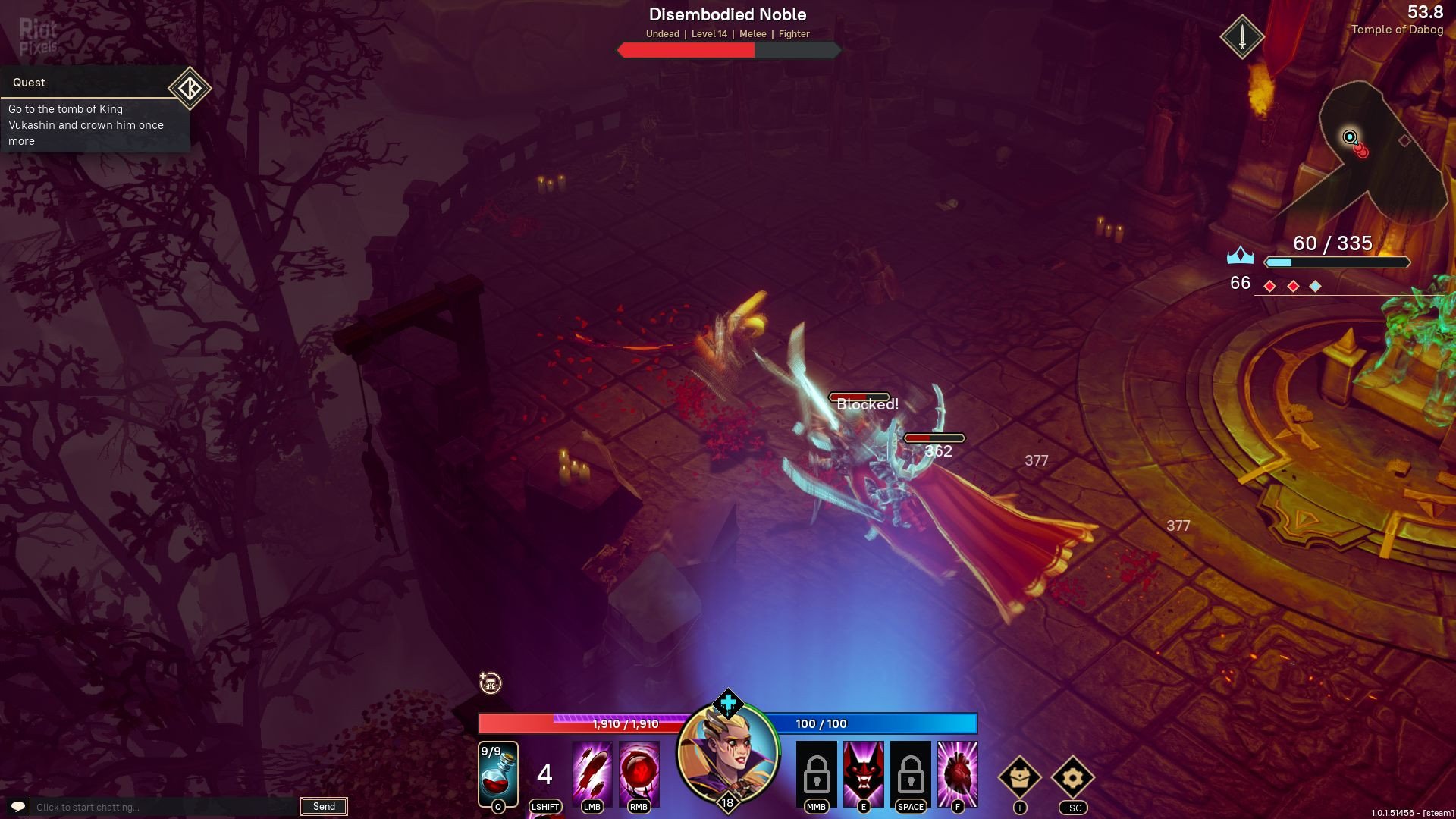This screenshot has height=819, width=1456.
Task: Toggle the Quest tracker diamond icon
Action: coord(189,88)
